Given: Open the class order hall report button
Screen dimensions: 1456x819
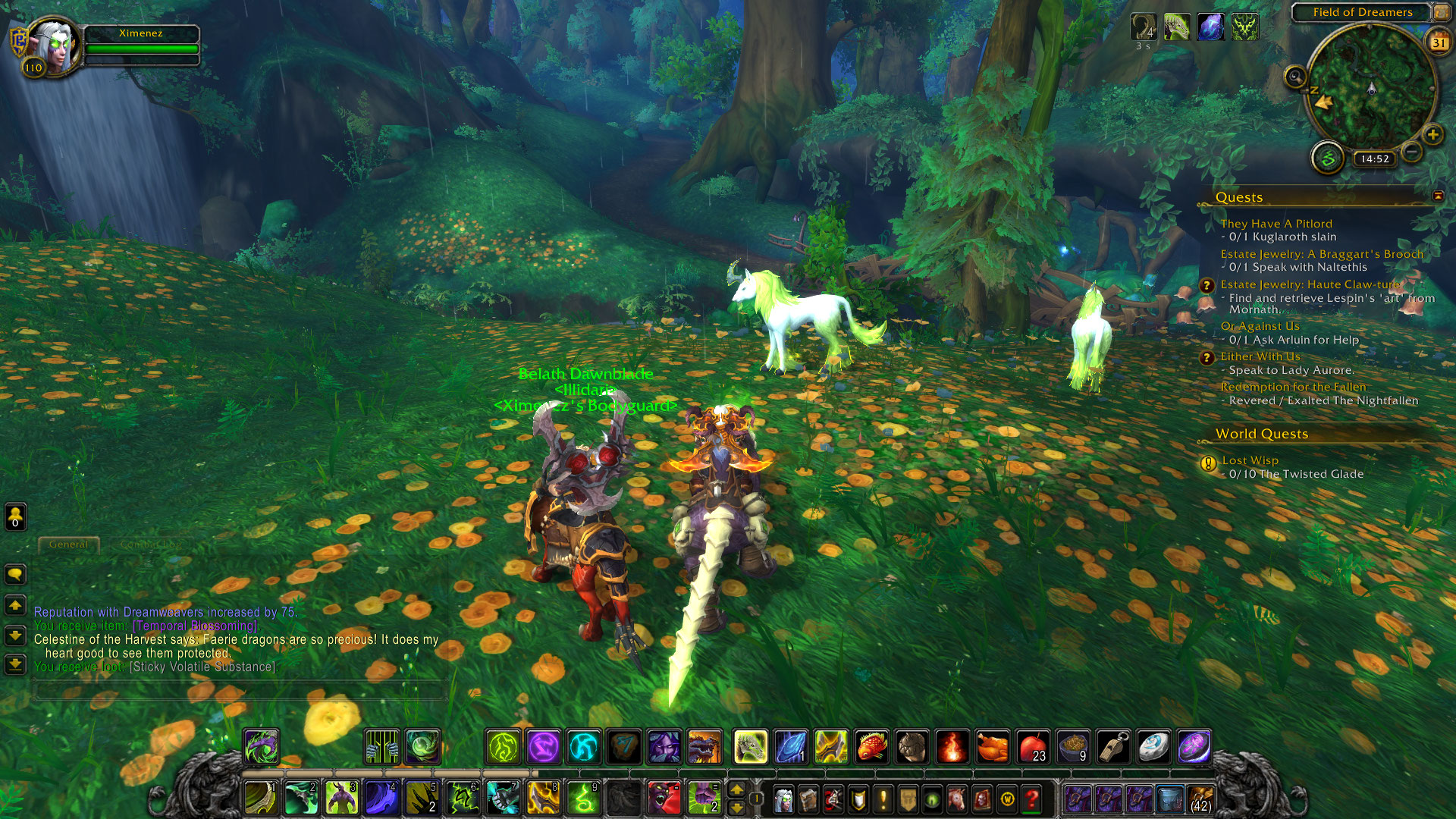Looking at the screenshot, I should pyautogui.click(x=1328, y=158).
